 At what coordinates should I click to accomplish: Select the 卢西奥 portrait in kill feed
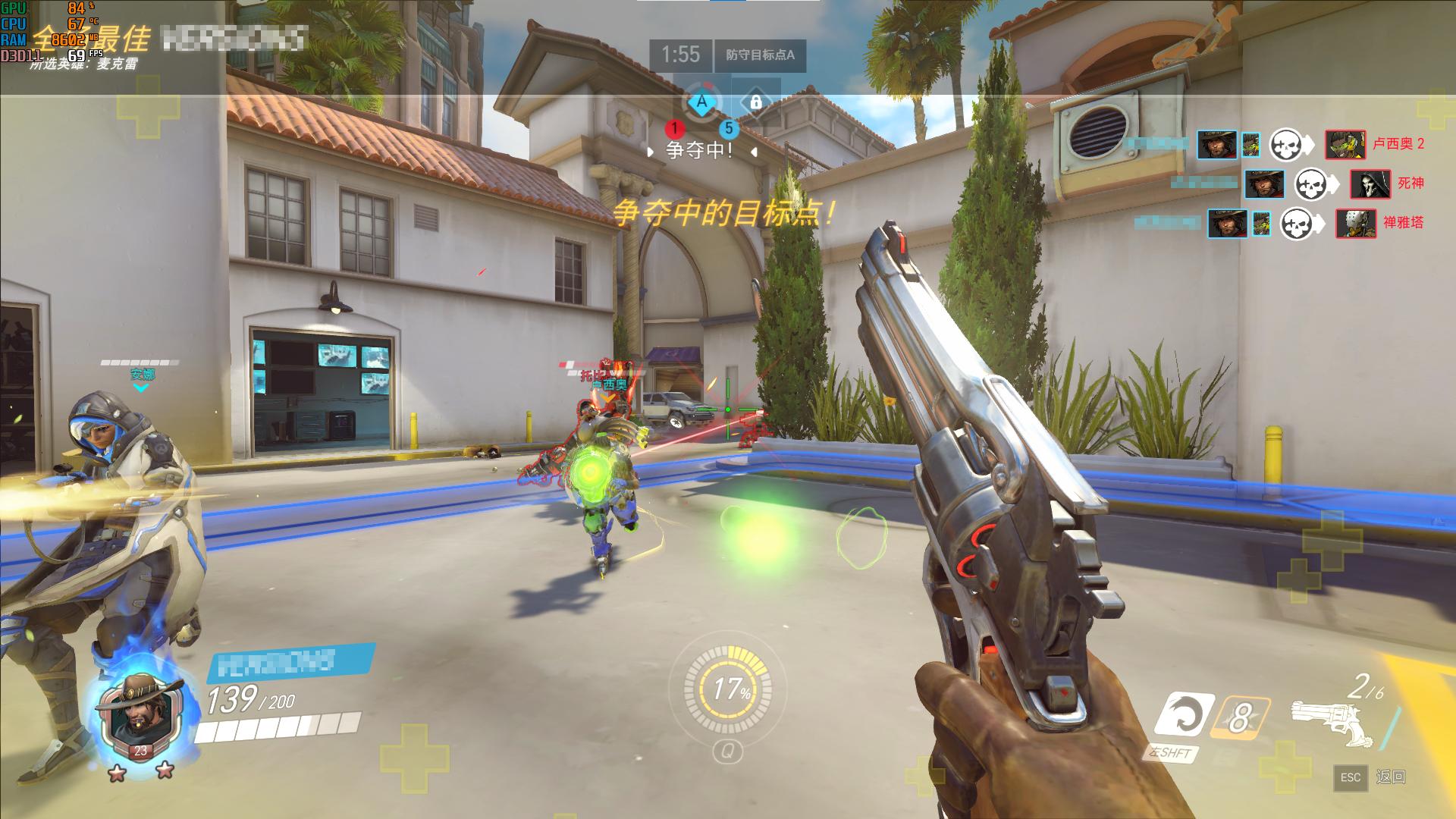[x=1345, y=144]
